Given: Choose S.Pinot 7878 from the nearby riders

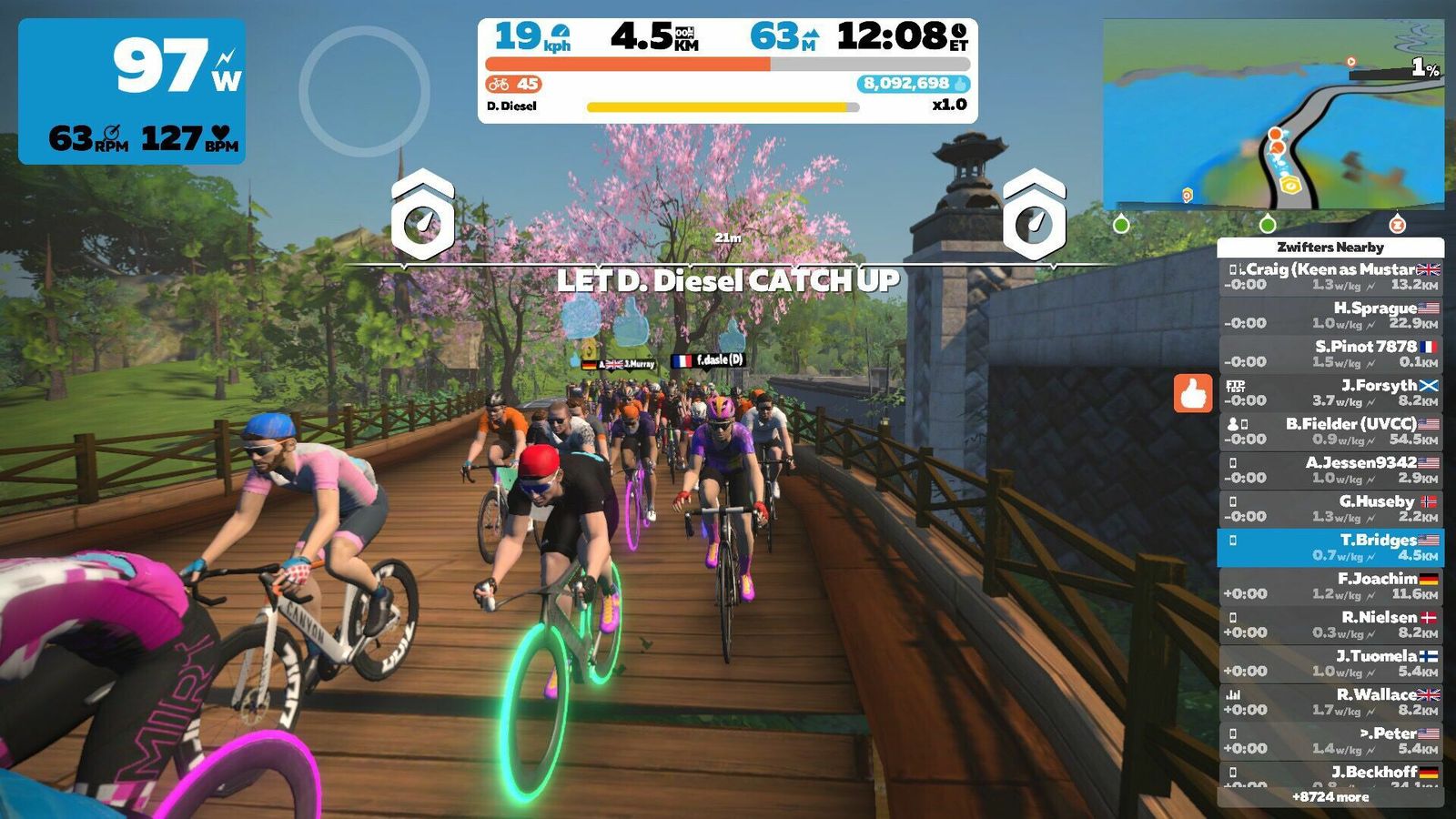Looking at the screenshot, I should 1330,354.
